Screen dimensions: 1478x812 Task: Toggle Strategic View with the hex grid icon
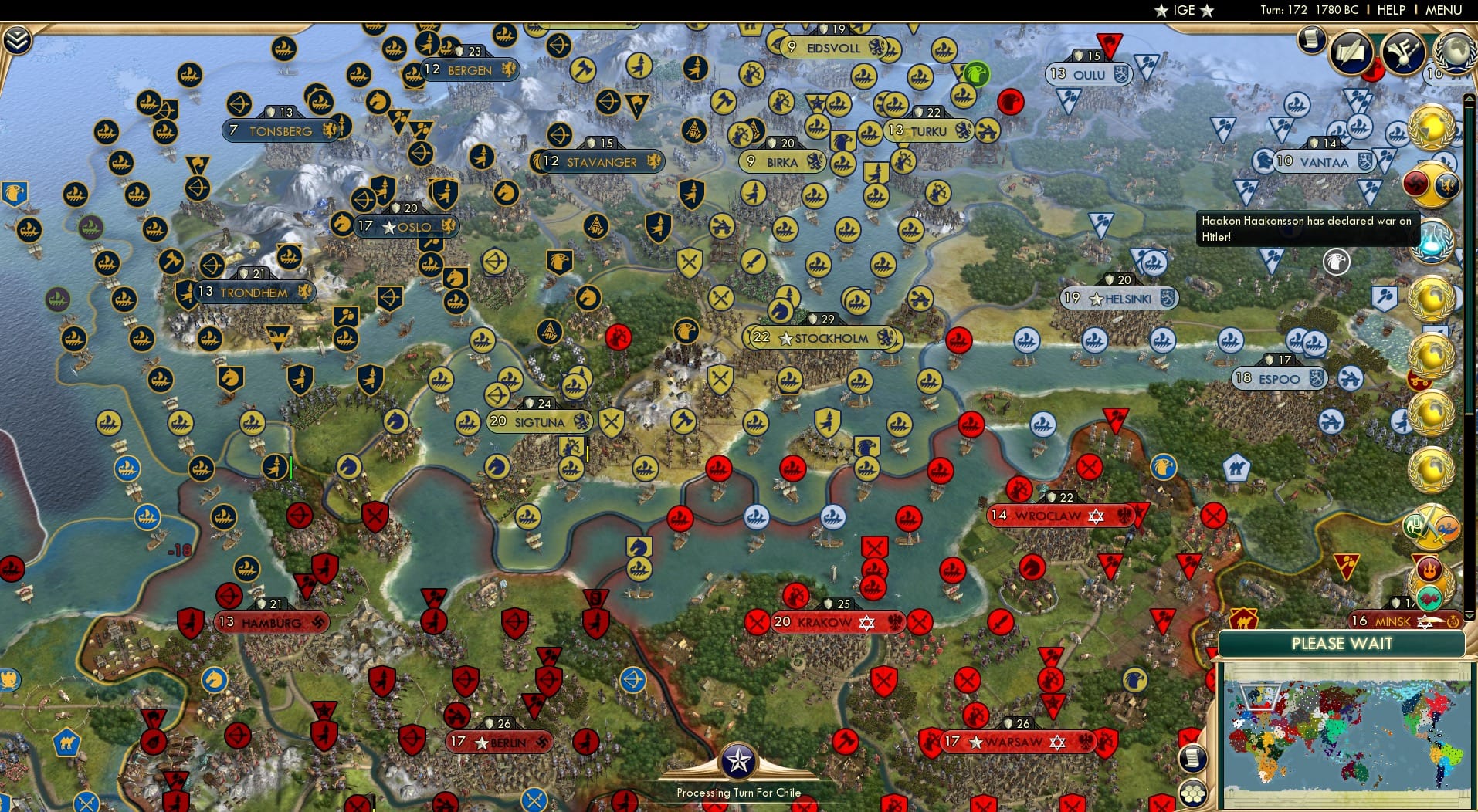1194,793
